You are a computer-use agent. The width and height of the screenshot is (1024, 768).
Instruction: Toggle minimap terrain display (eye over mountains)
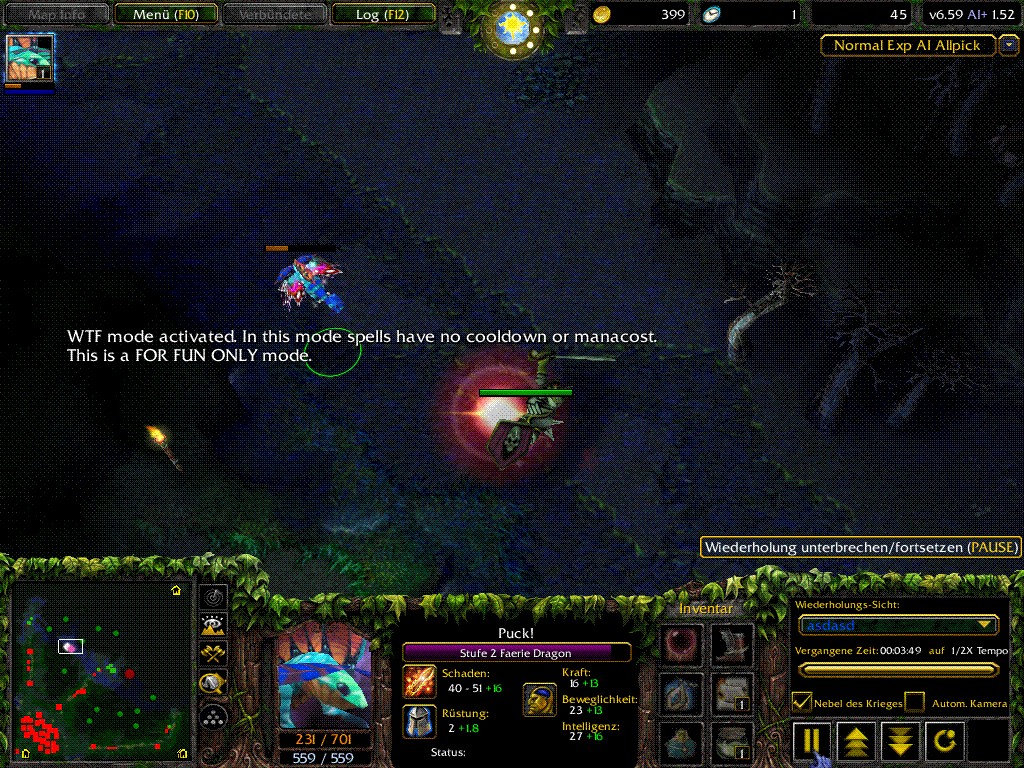[x=212, y=626]
